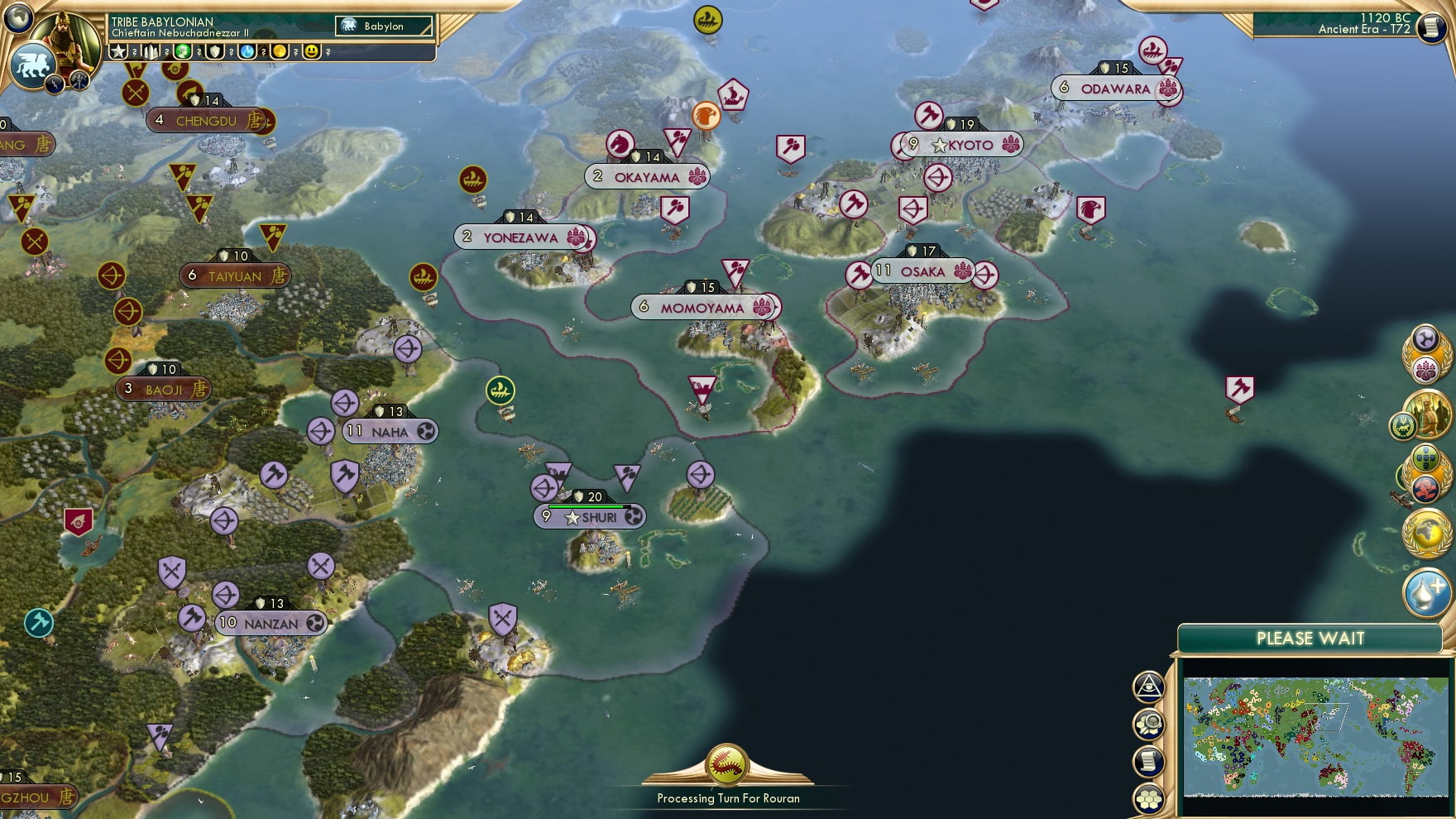Select the Kyoto city banner

point(962,144)
